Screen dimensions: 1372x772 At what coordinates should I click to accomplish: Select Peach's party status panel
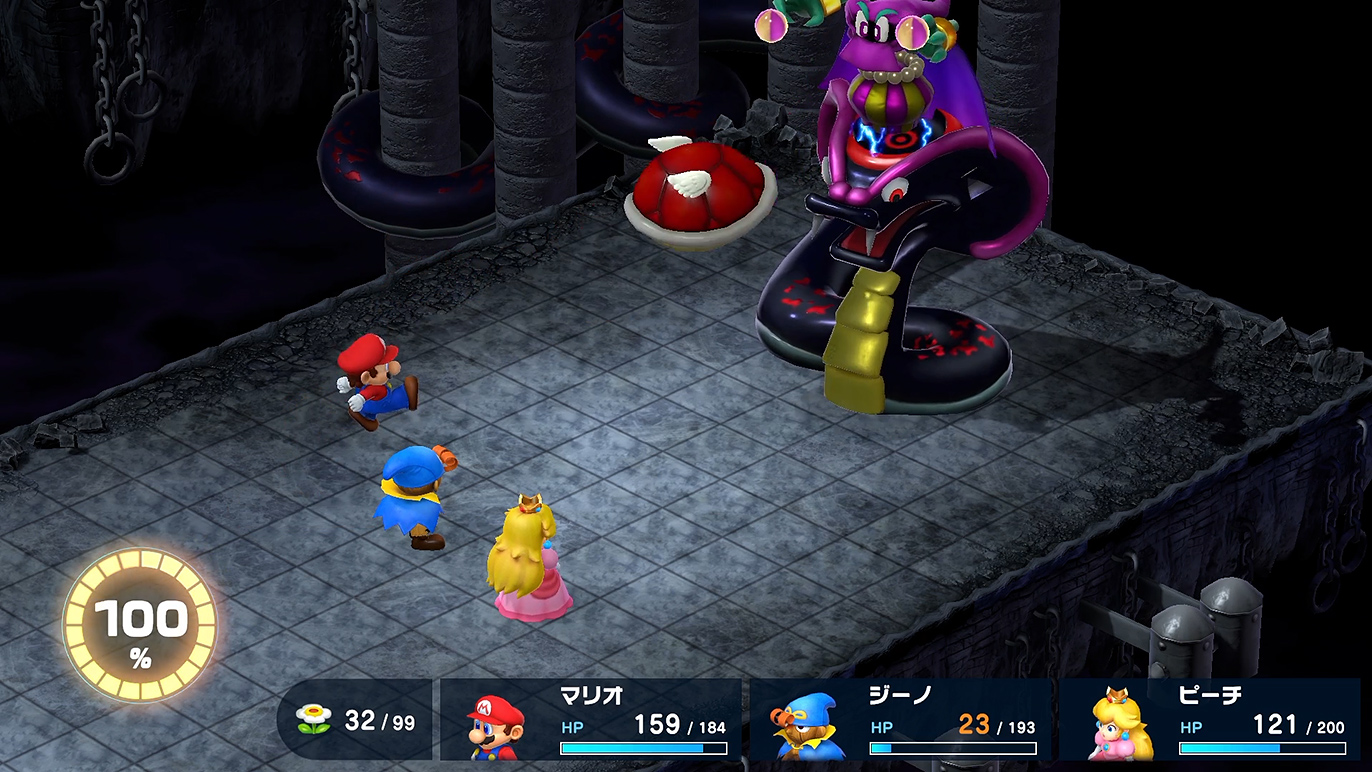pos(1210,721)
